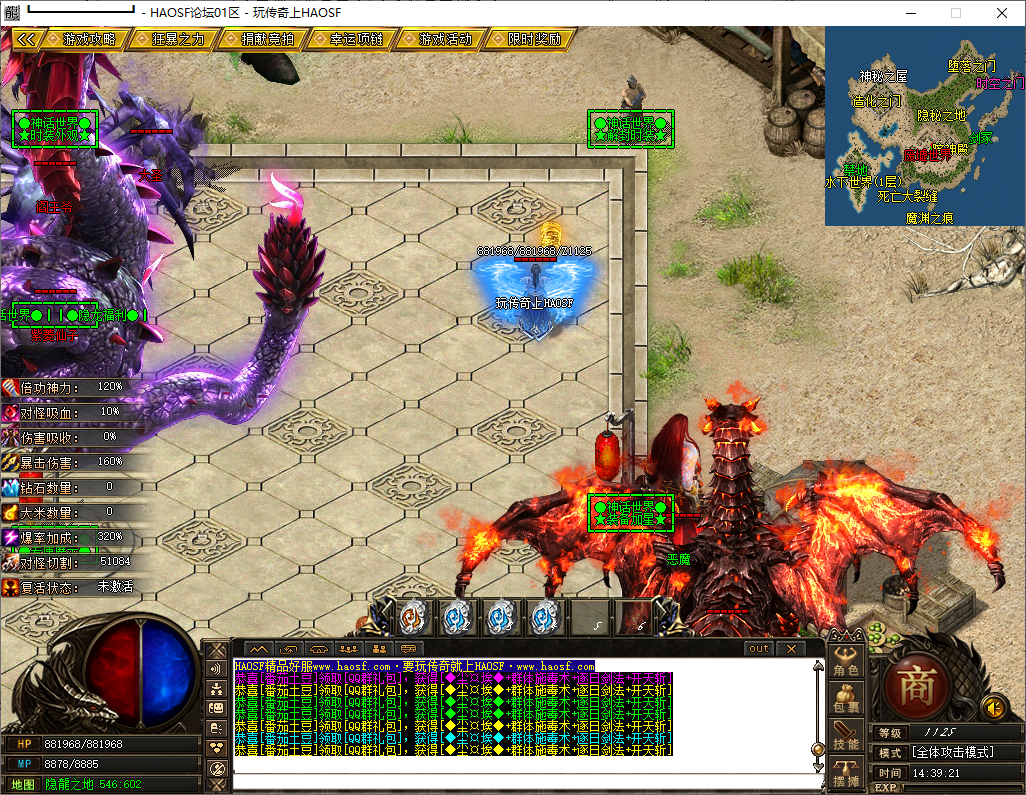Click the world minimap
The image size is (1026, 795).
click(923, 127)
